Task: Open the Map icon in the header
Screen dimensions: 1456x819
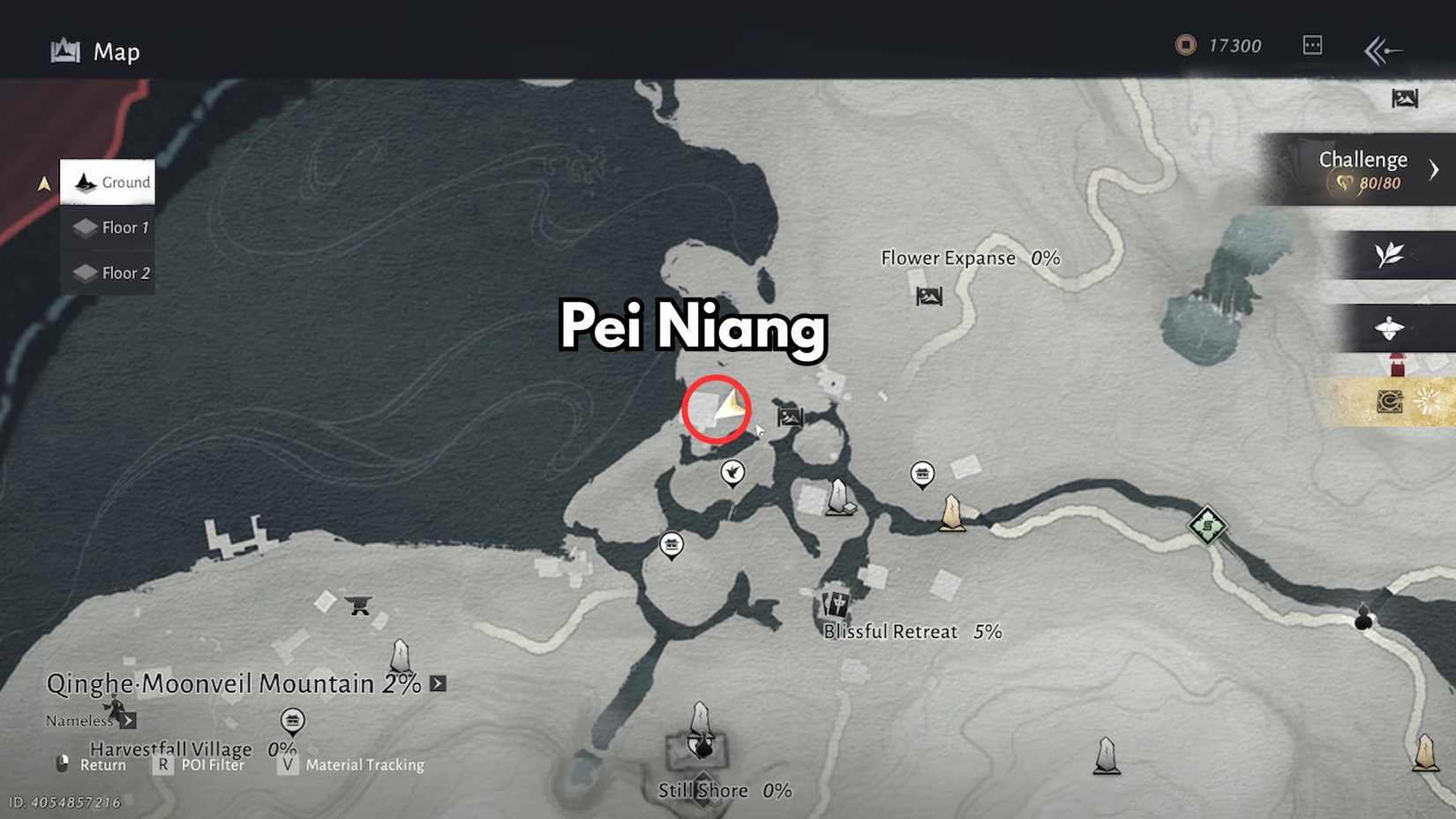Action: coord(66,50)
